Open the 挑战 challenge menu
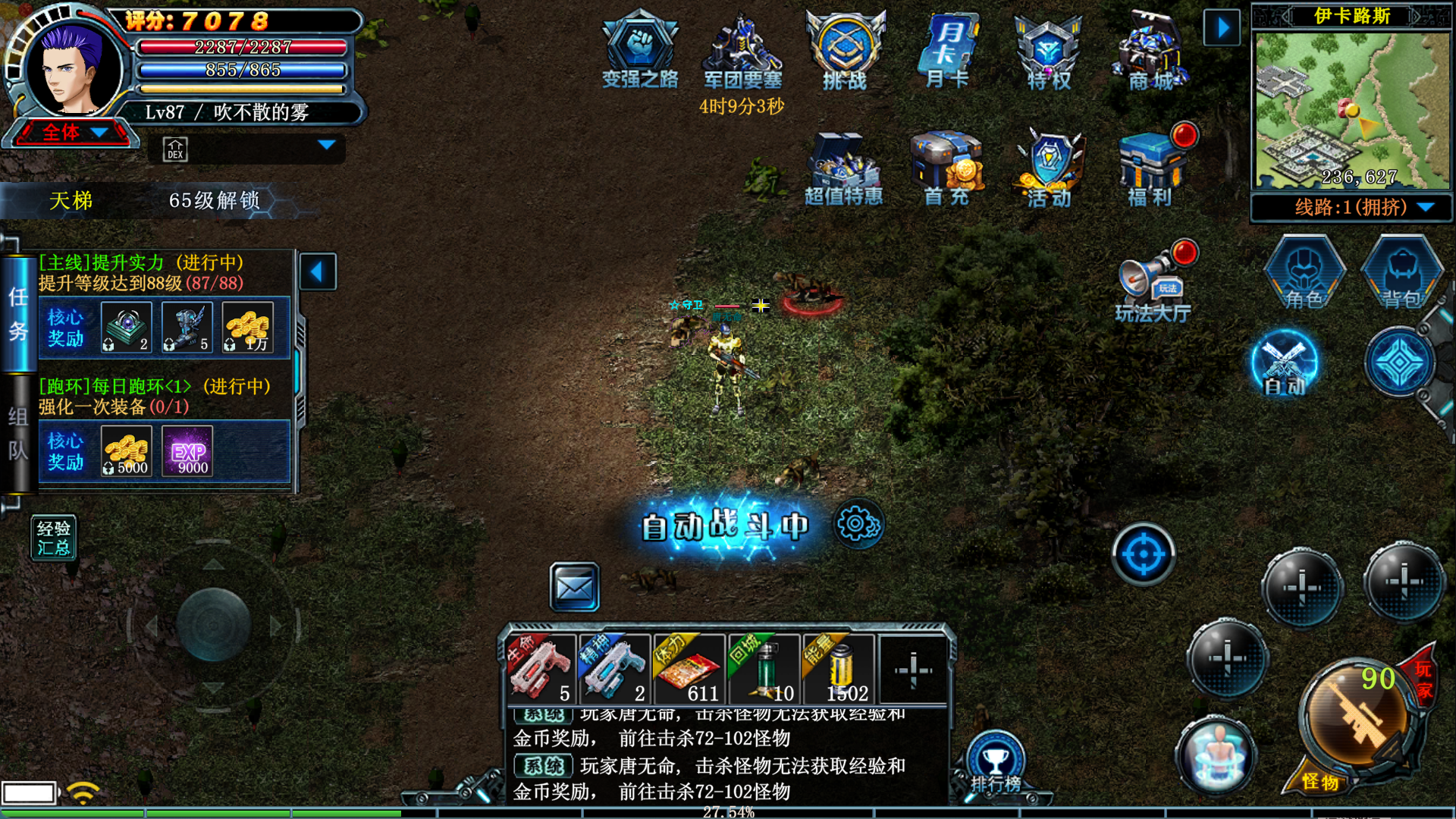The height and width of the screenshot is (819, 1456). point(845,49)
